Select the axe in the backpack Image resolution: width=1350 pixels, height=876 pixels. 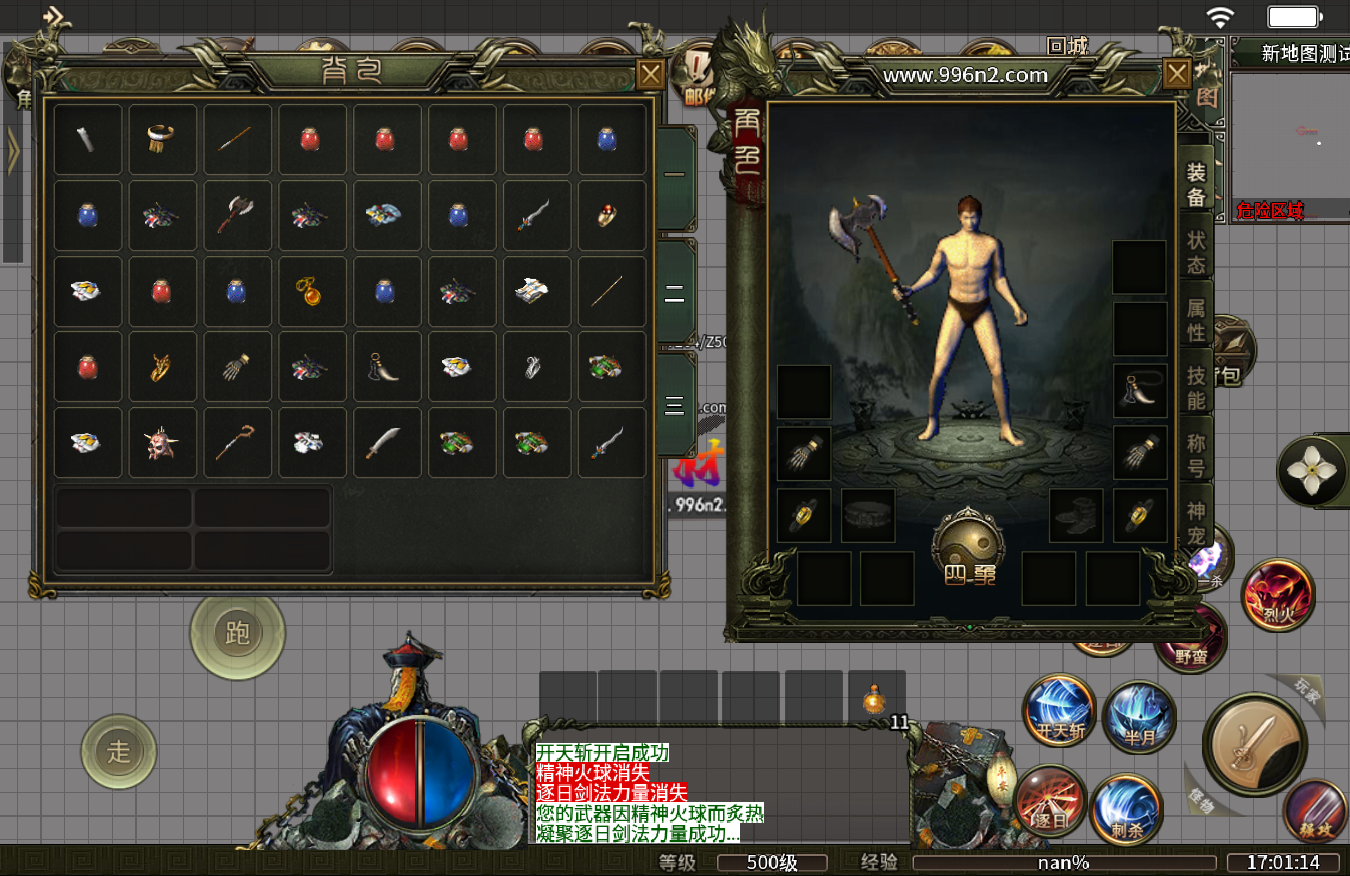click(238, 215)
